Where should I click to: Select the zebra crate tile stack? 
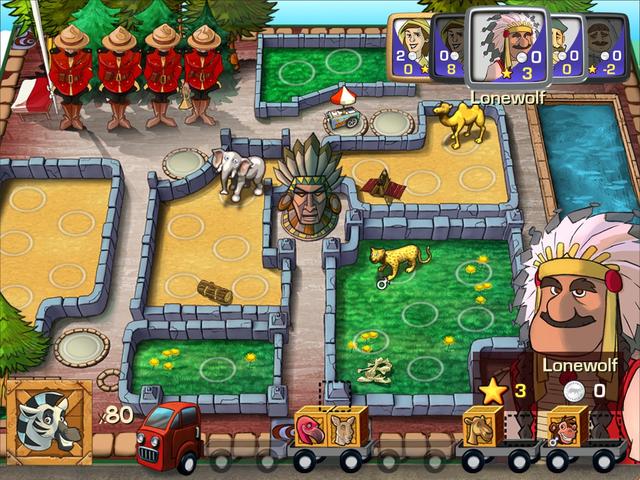click(x=46, y=422)
